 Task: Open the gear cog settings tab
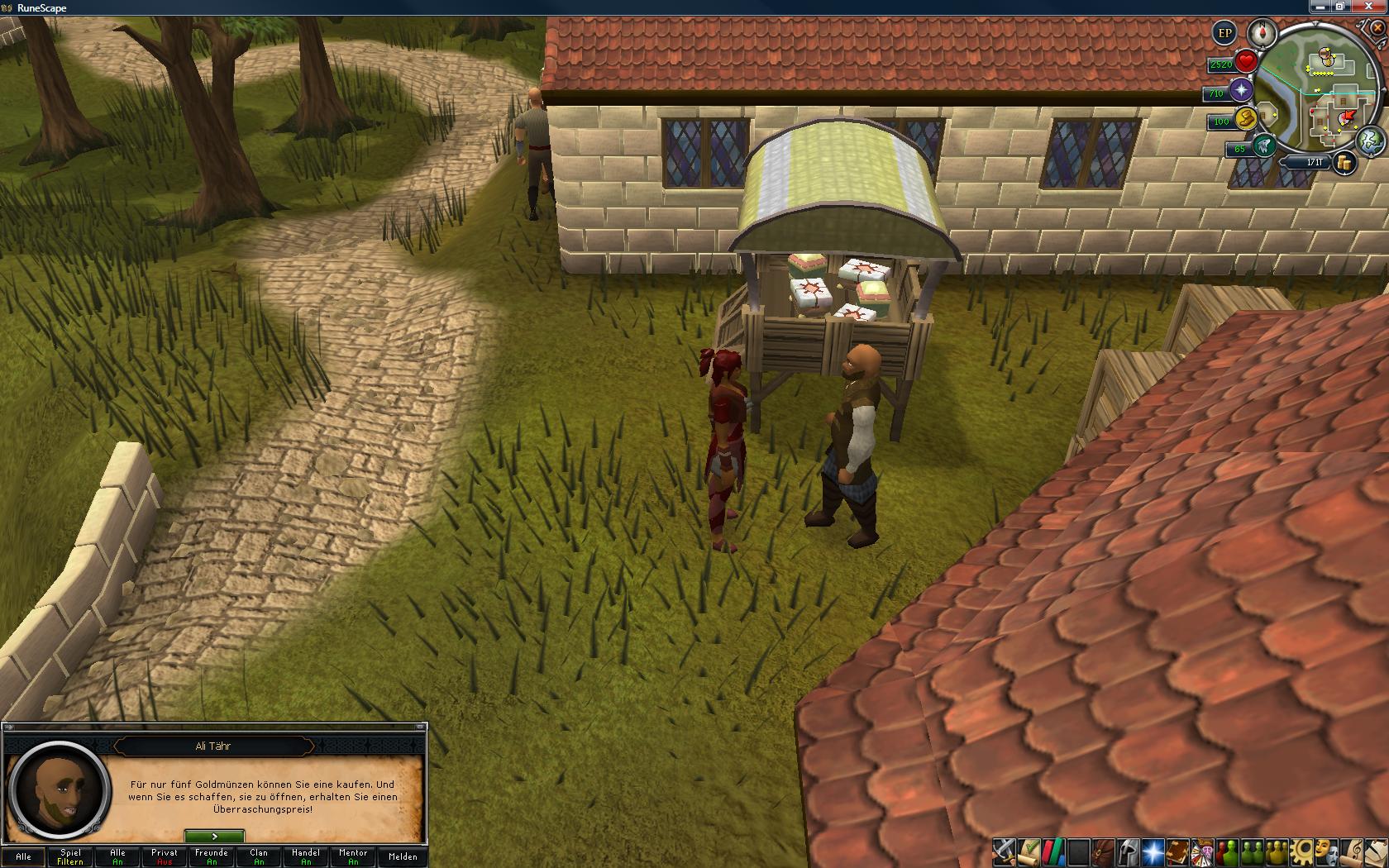[x=1301, y=851]
